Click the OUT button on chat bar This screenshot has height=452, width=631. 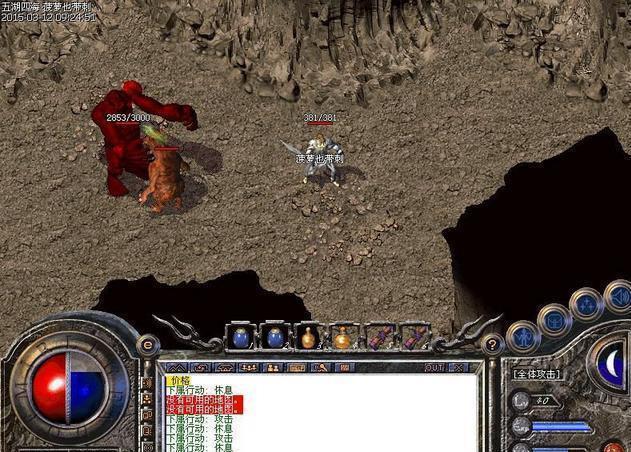[x=434, y=367]
